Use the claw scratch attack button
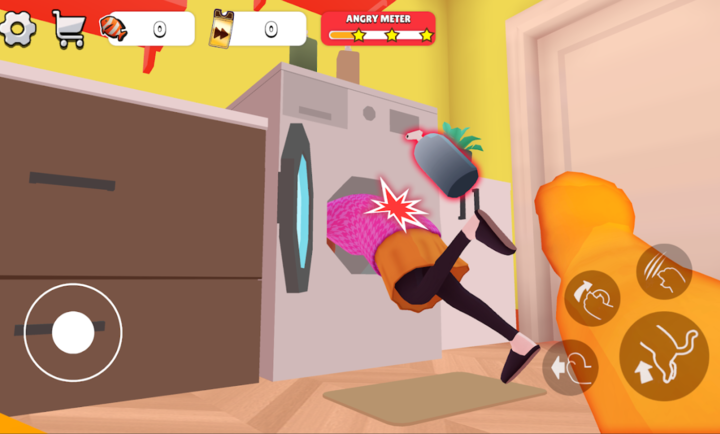Image resolution: width=720 pixels, height=434 pixels. click(x=664, y=271)
